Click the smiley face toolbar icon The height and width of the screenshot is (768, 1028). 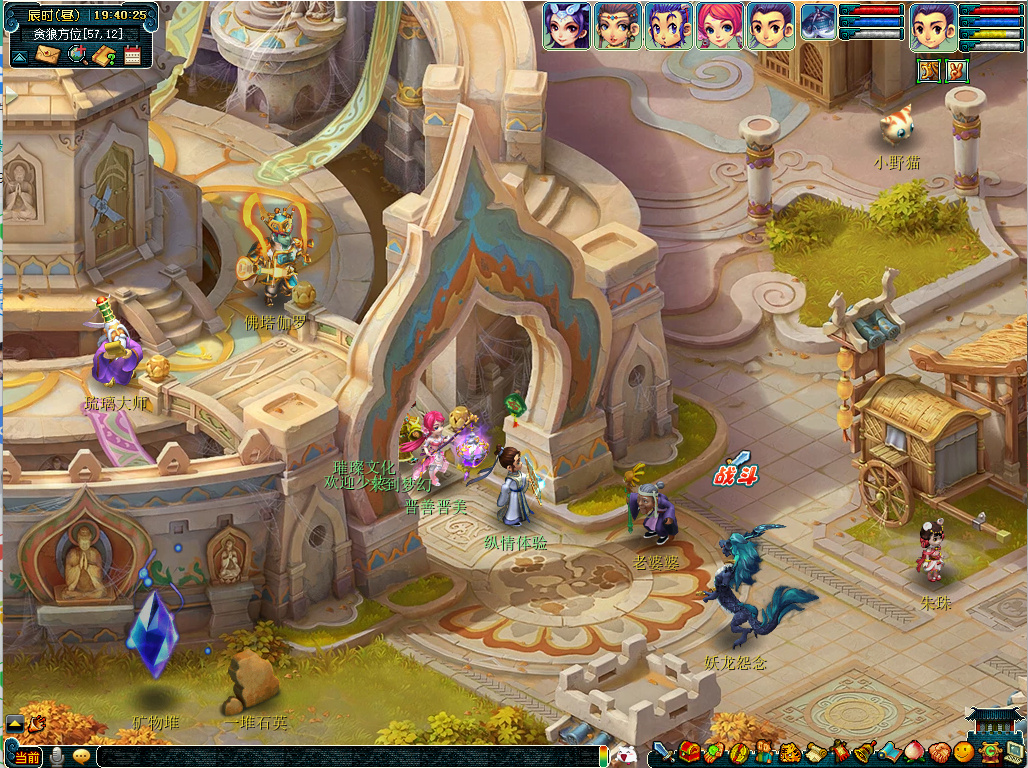tap(964, 752)
